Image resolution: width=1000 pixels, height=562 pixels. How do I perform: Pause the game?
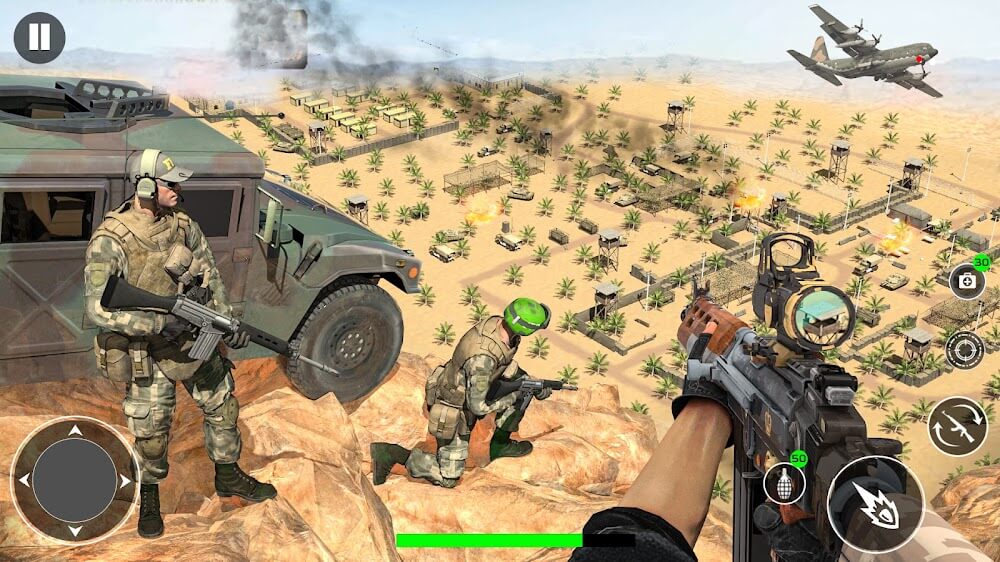[x=39, y=38]
